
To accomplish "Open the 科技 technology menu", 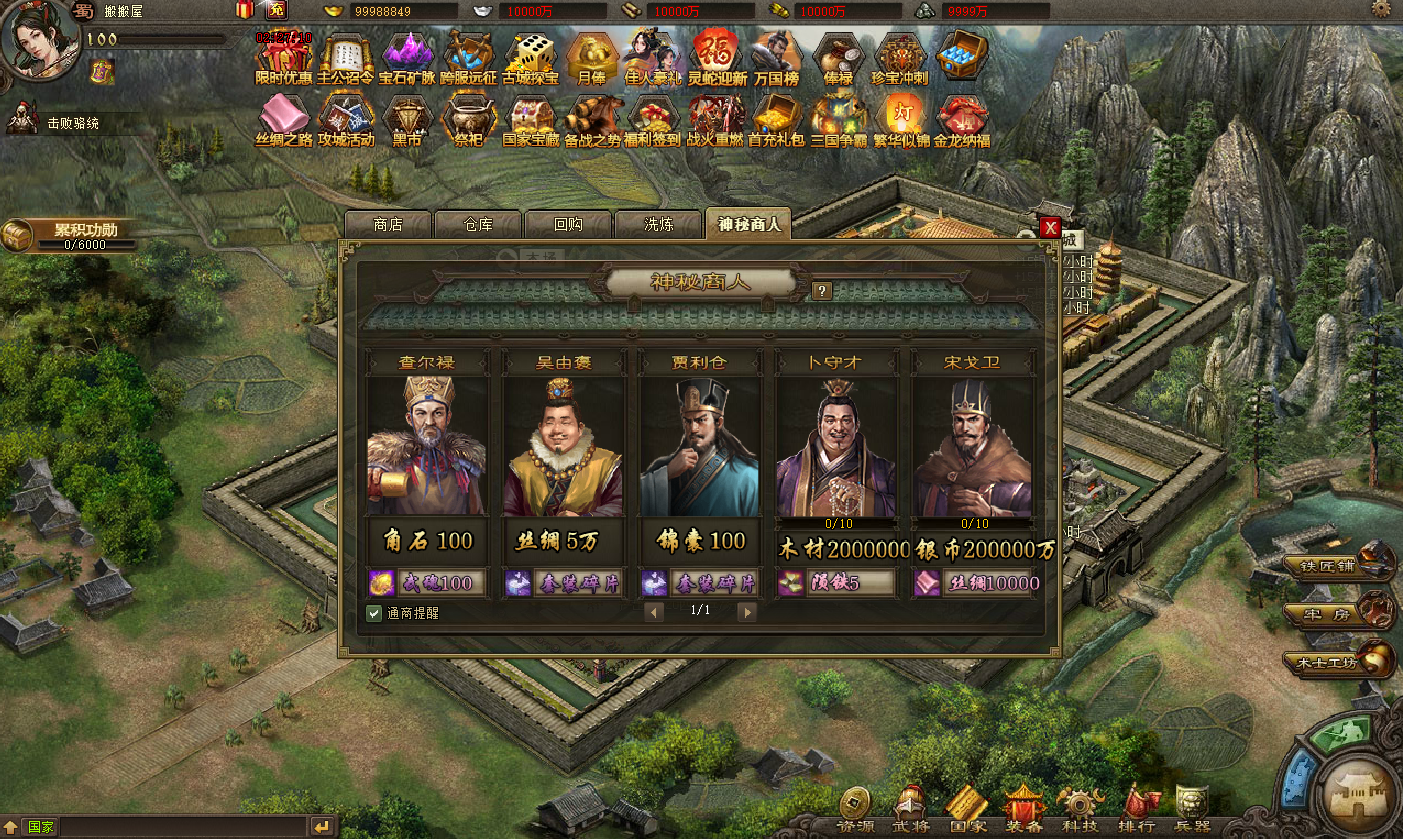I will coord(1080,808).
